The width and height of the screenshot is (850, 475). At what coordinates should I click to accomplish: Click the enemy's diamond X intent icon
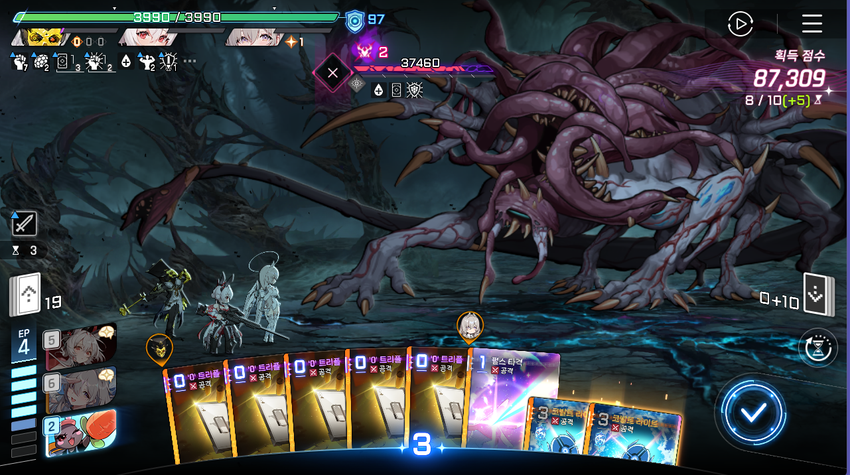[x=332, y=71]
